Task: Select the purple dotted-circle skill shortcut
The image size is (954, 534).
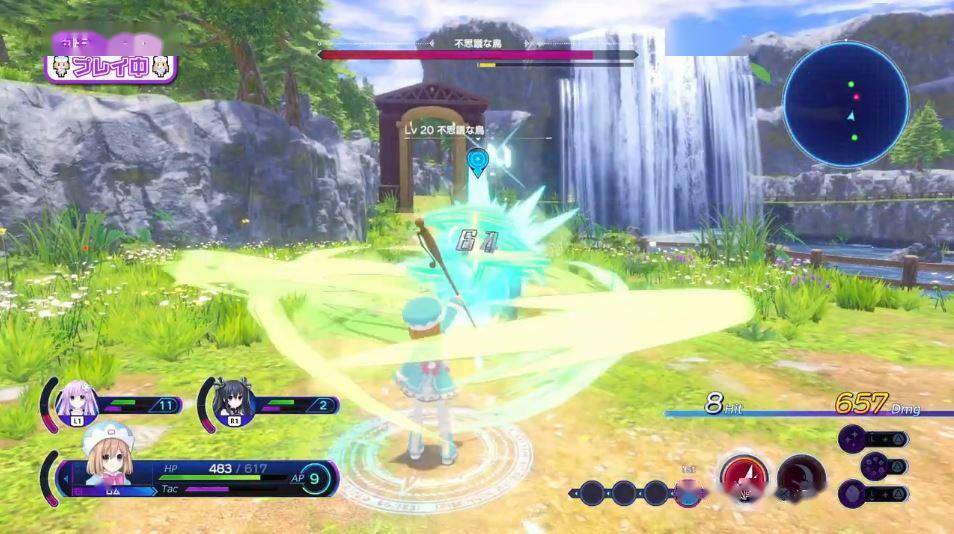Action: 872,466
